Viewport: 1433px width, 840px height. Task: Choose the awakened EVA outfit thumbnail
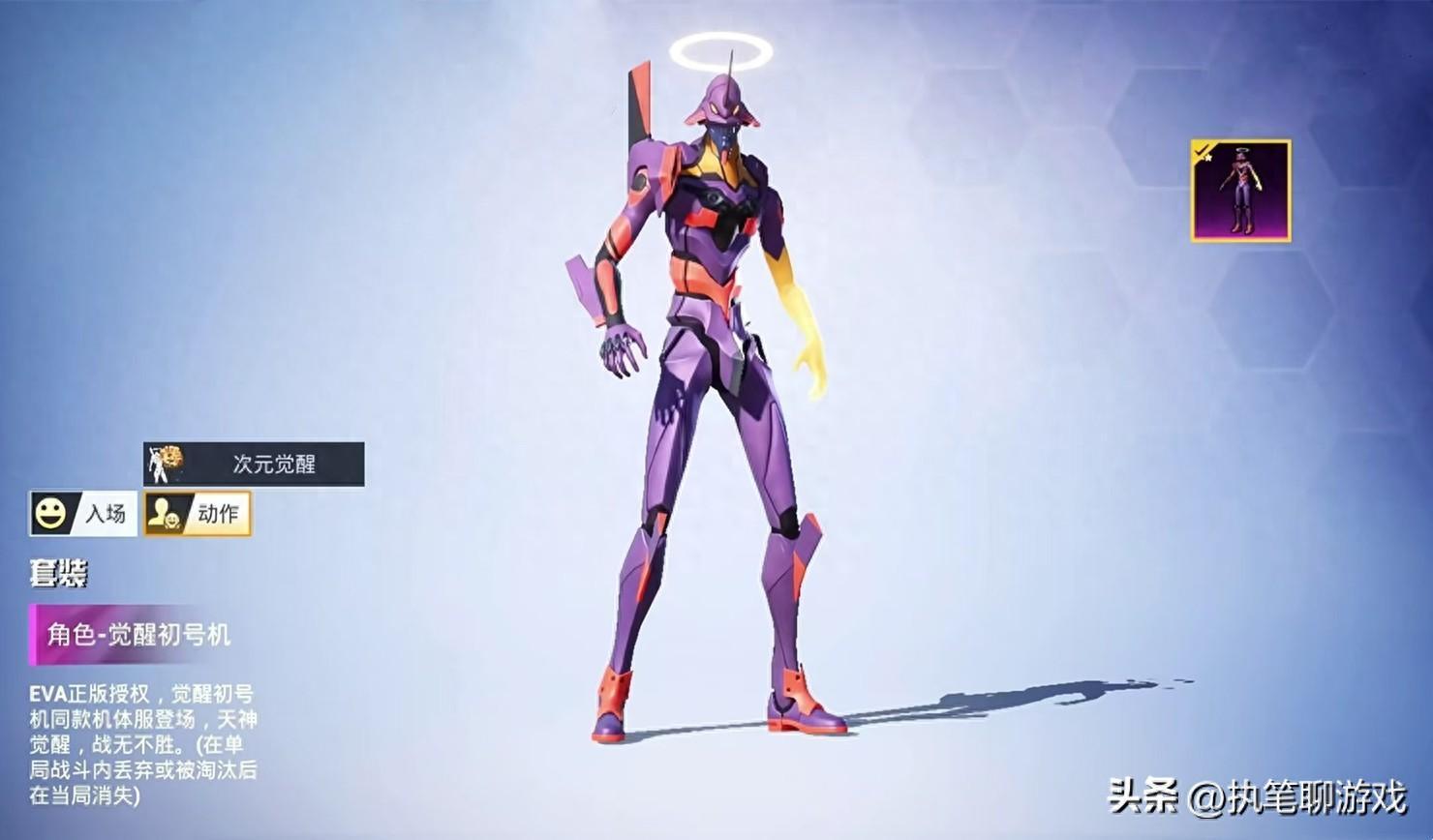click(1240, 191)
